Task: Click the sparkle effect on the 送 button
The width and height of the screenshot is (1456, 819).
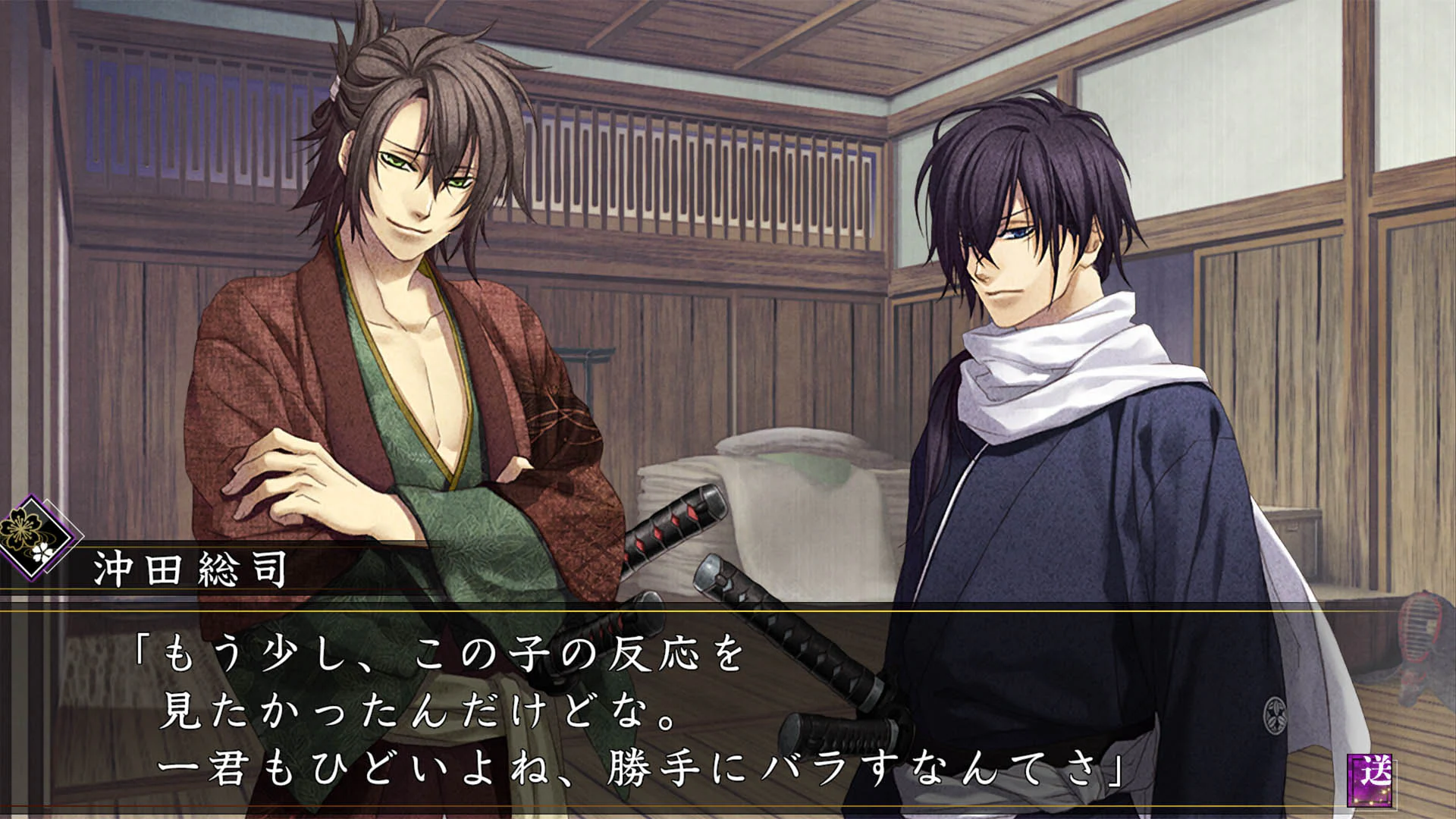Action: 1383,792
